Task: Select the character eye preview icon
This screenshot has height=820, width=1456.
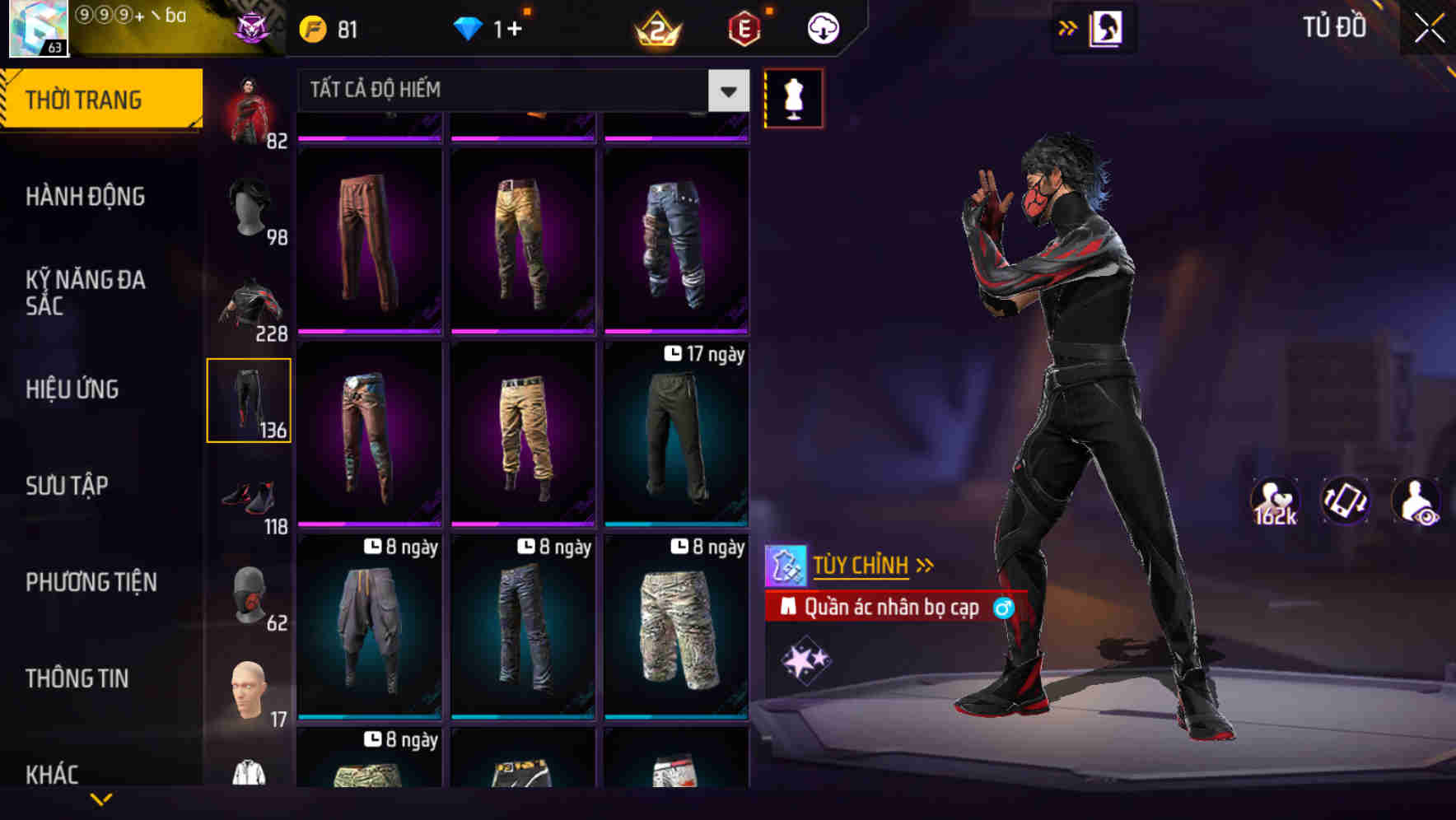Action: coord(1413,500)
